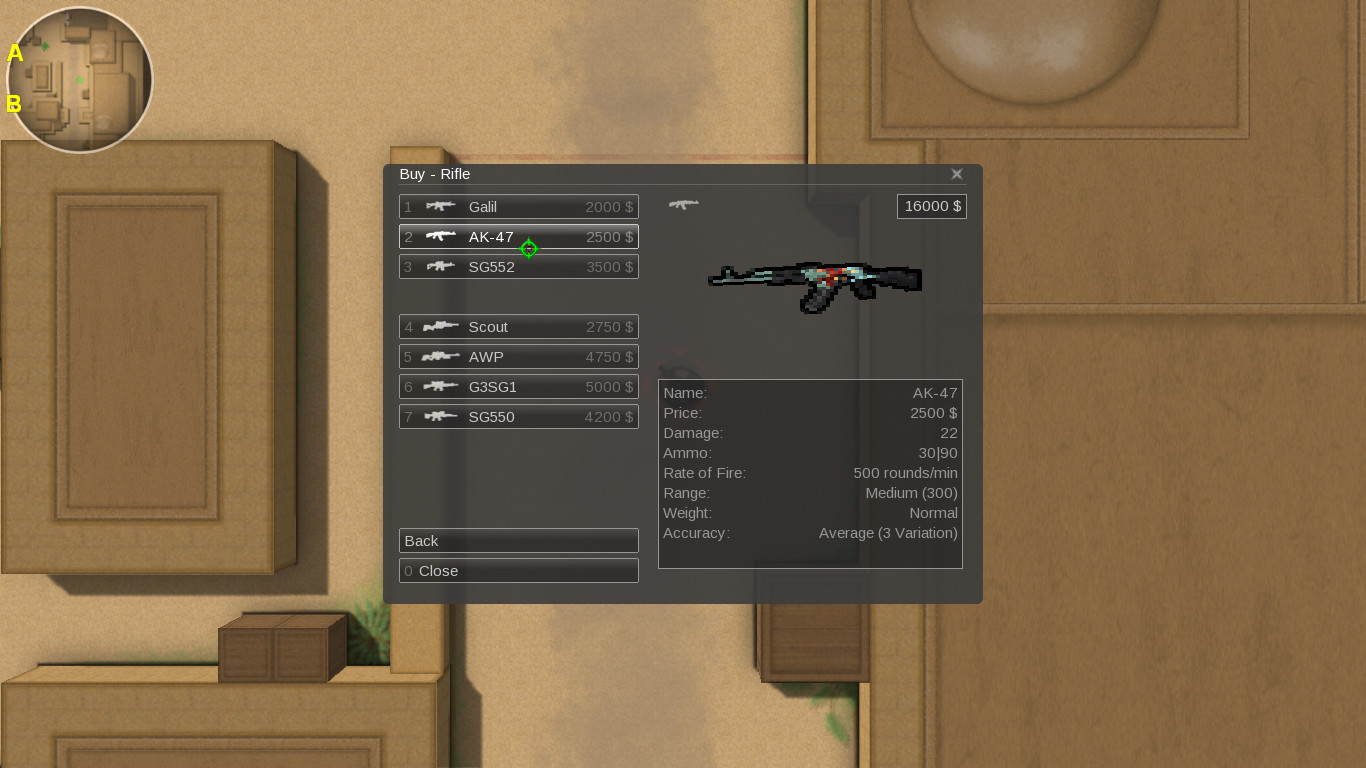The height and width of the screenshot is (768, 1366).
Task: Click the SG550 rifle icon
Action: (441, 417)
